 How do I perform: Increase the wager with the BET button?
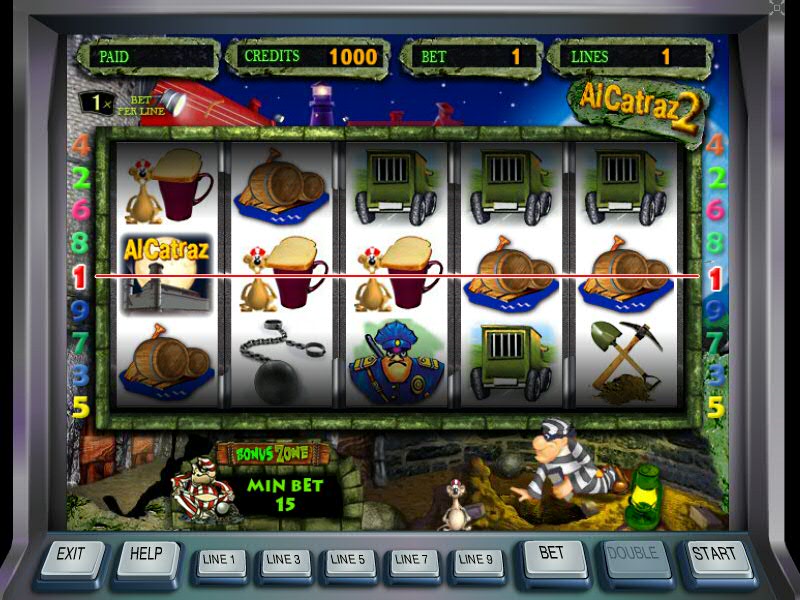[x=552, y=555]
